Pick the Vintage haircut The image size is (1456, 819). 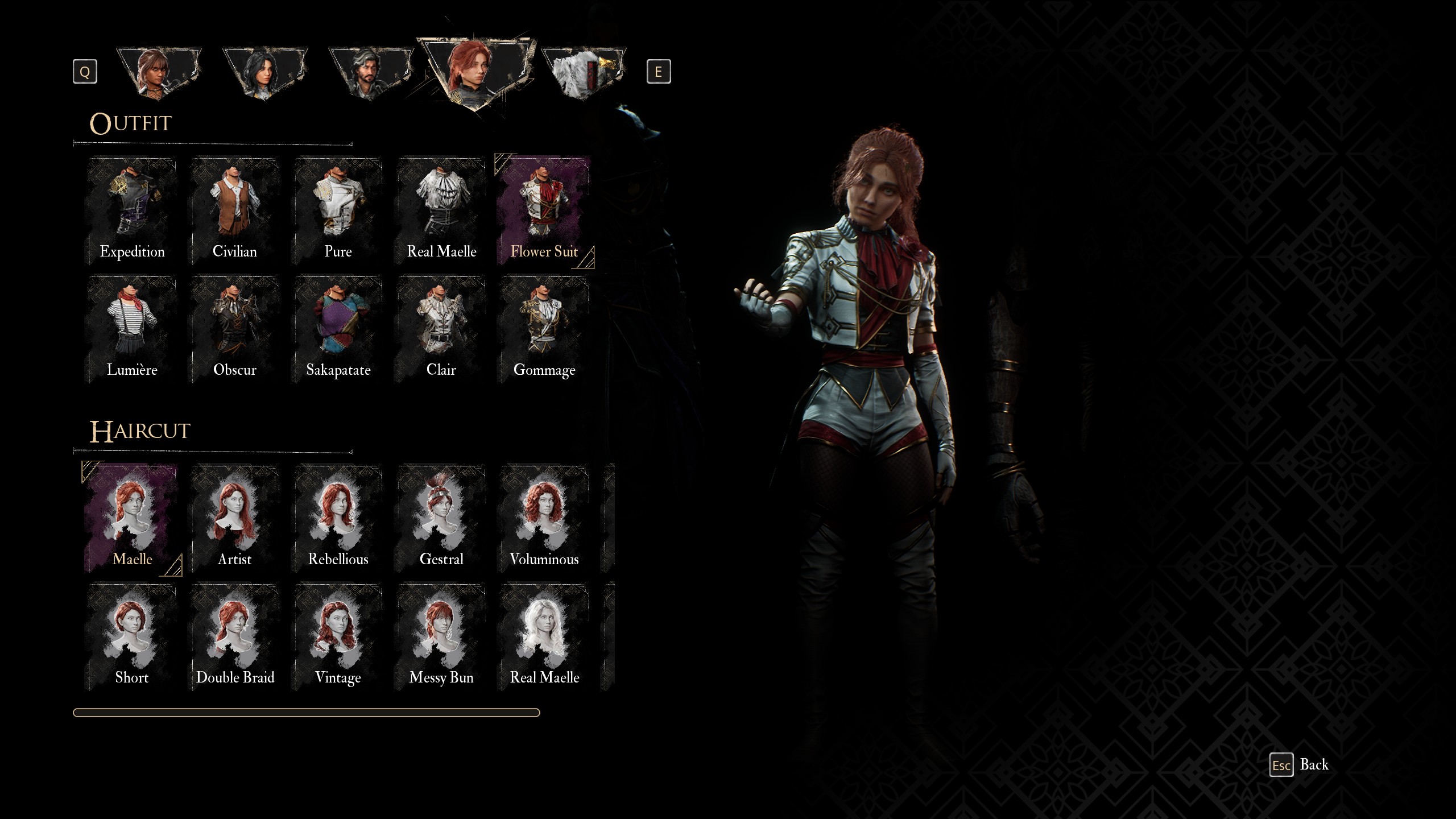338,636
